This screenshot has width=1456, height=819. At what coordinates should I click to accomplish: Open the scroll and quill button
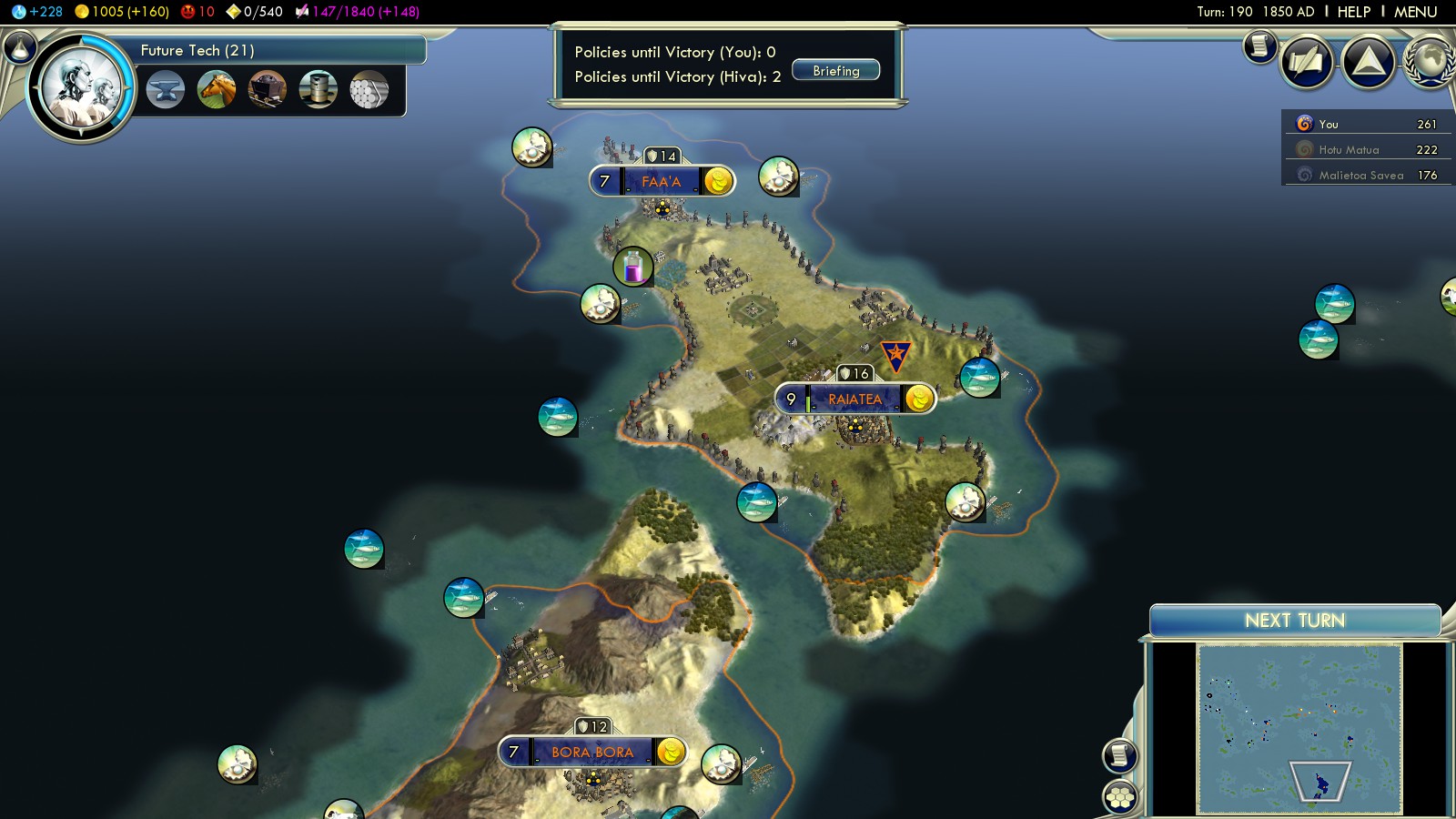point(1307,62)
